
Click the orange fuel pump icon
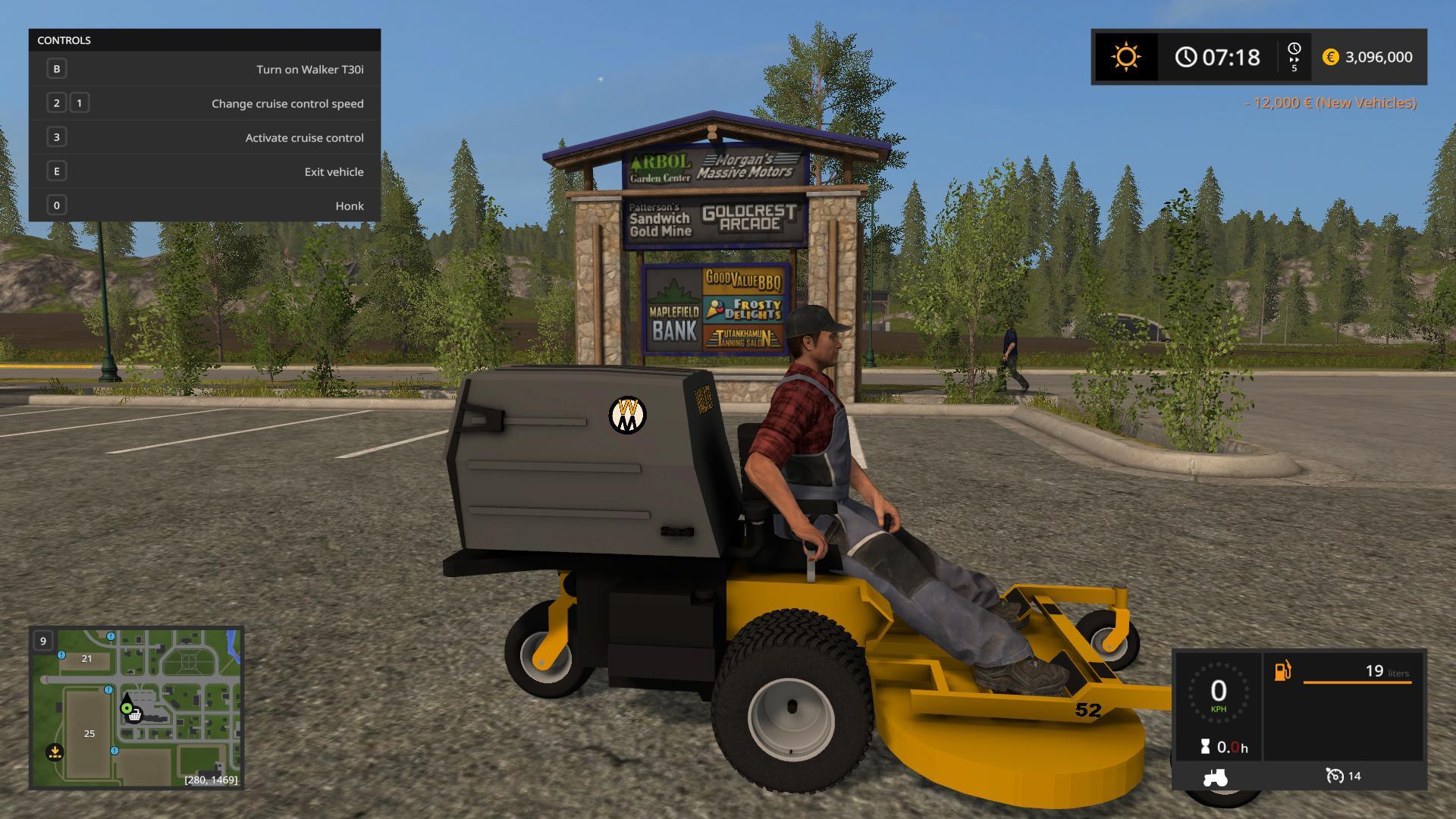pos(1282,671)
